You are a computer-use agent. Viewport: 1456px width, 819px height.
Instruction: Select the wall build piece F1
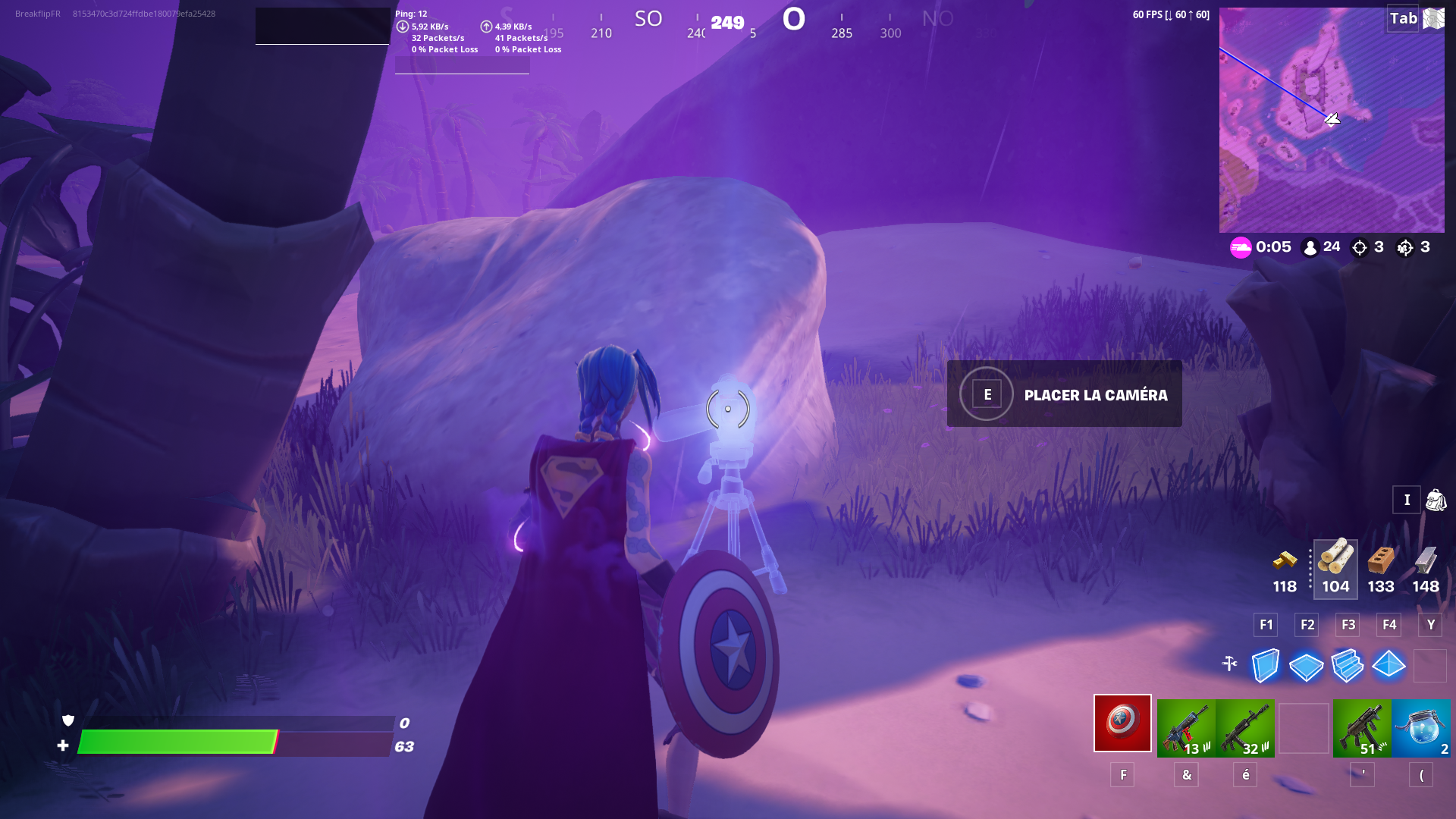pos(1264,667)
